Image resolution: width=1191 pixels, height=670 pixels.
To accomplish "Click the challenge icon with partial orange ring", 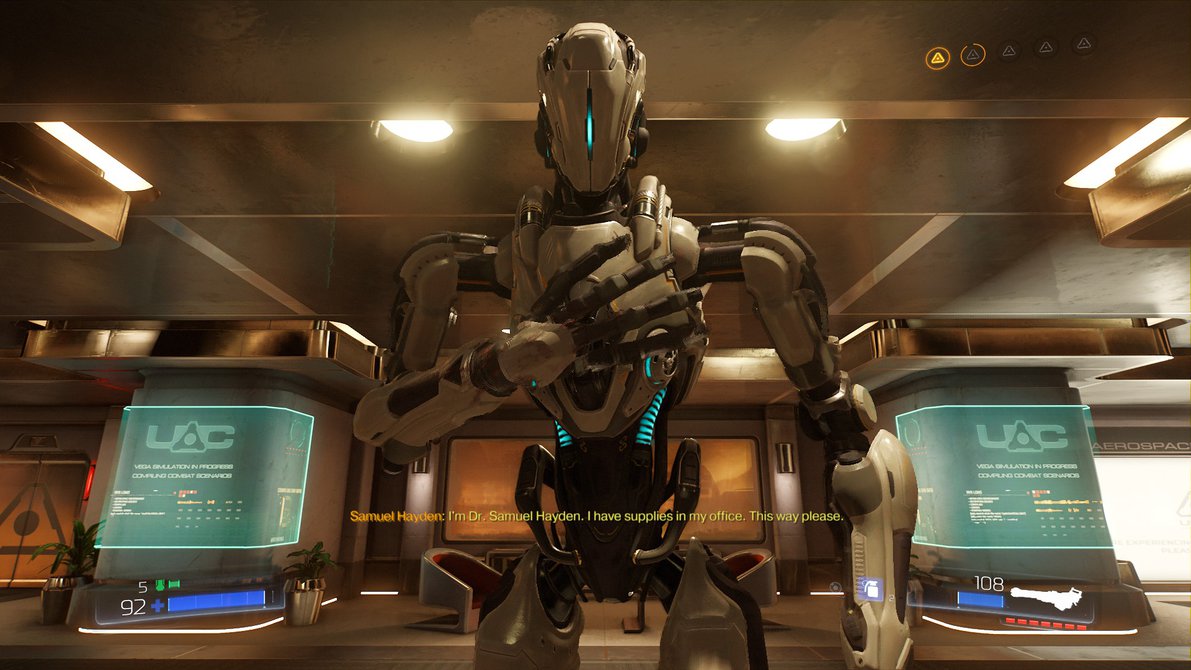I will pyautogui.click(x=972, y=55).
